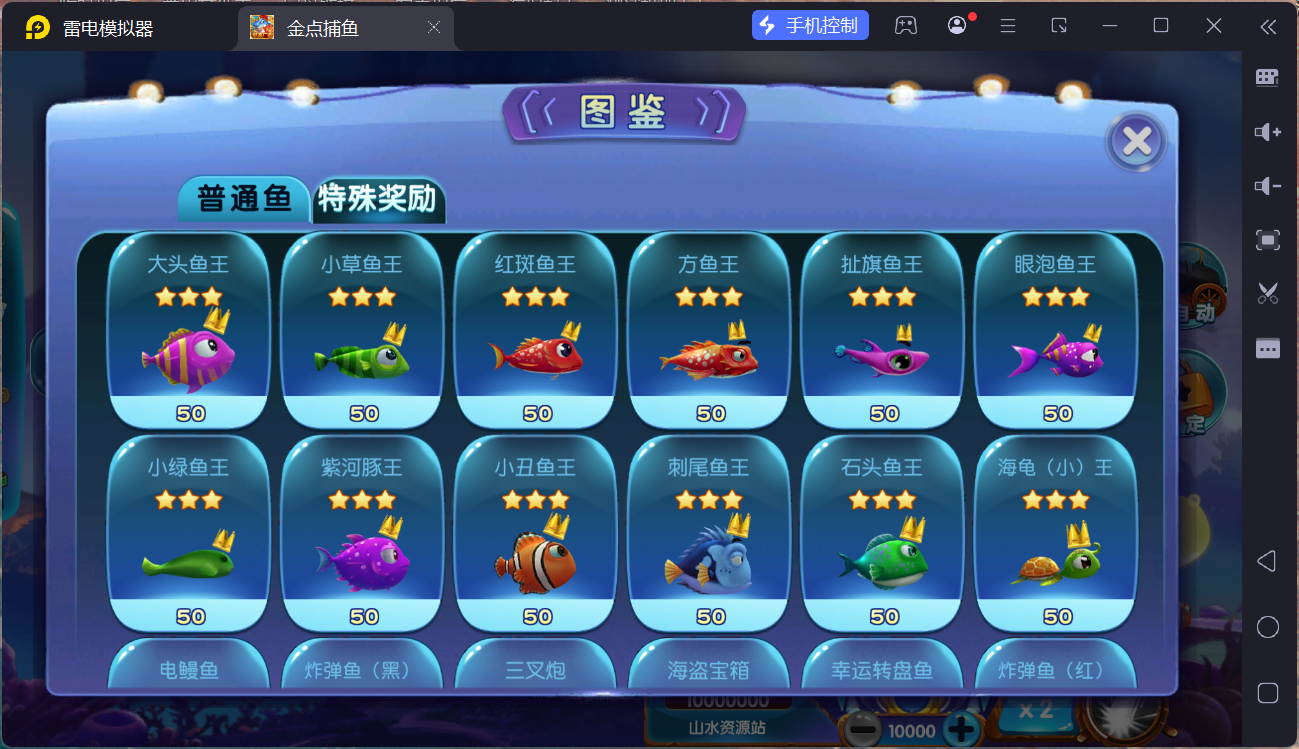Click the 石头鱼王 card
Viewport: 1299px width, 749px height.
882,533
